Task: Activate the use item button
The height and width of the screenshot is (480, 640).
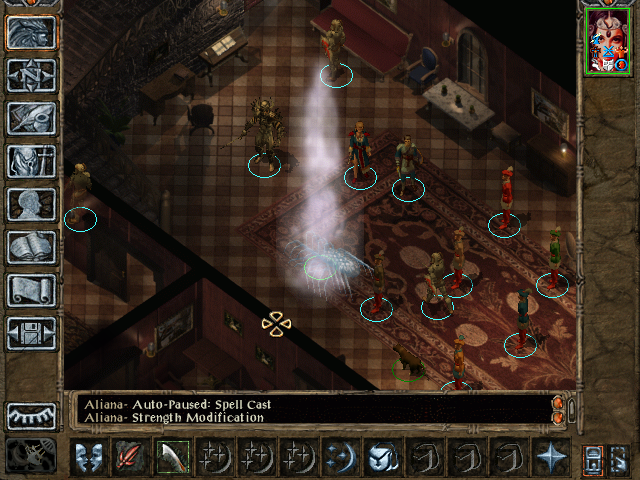Action: (x=382, y=456)
